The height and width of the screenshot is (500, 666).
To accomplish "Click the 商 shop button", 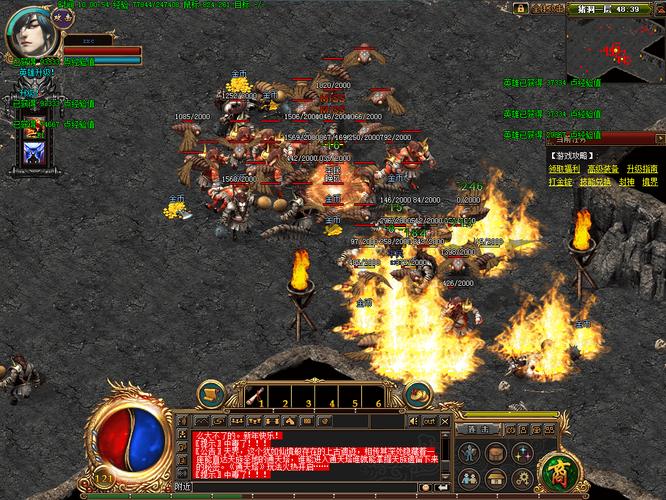I will click(555, 470).
